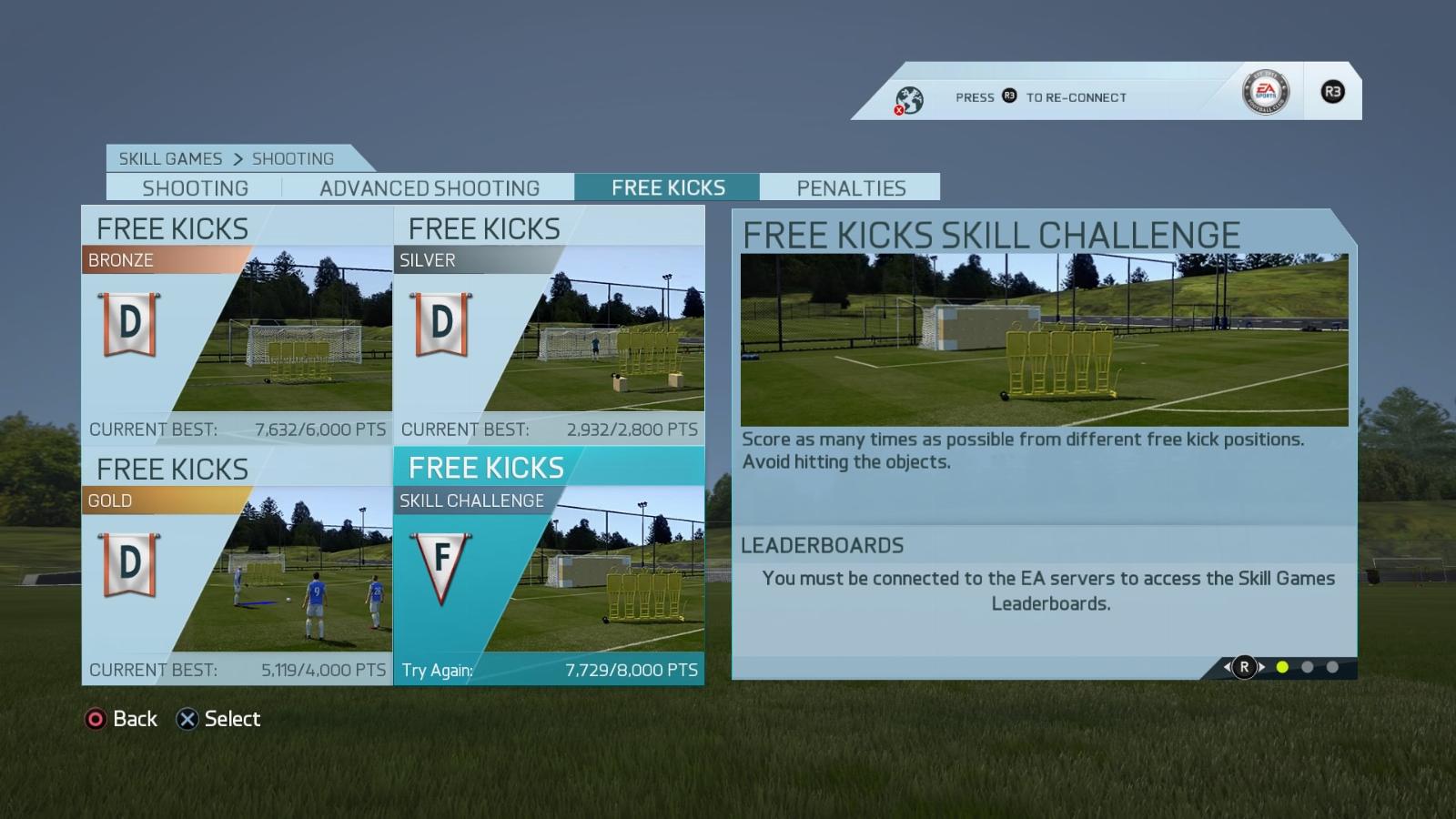Click the highlighted yellow page dot
The image size is (1456, 819).
(1282, 667)
